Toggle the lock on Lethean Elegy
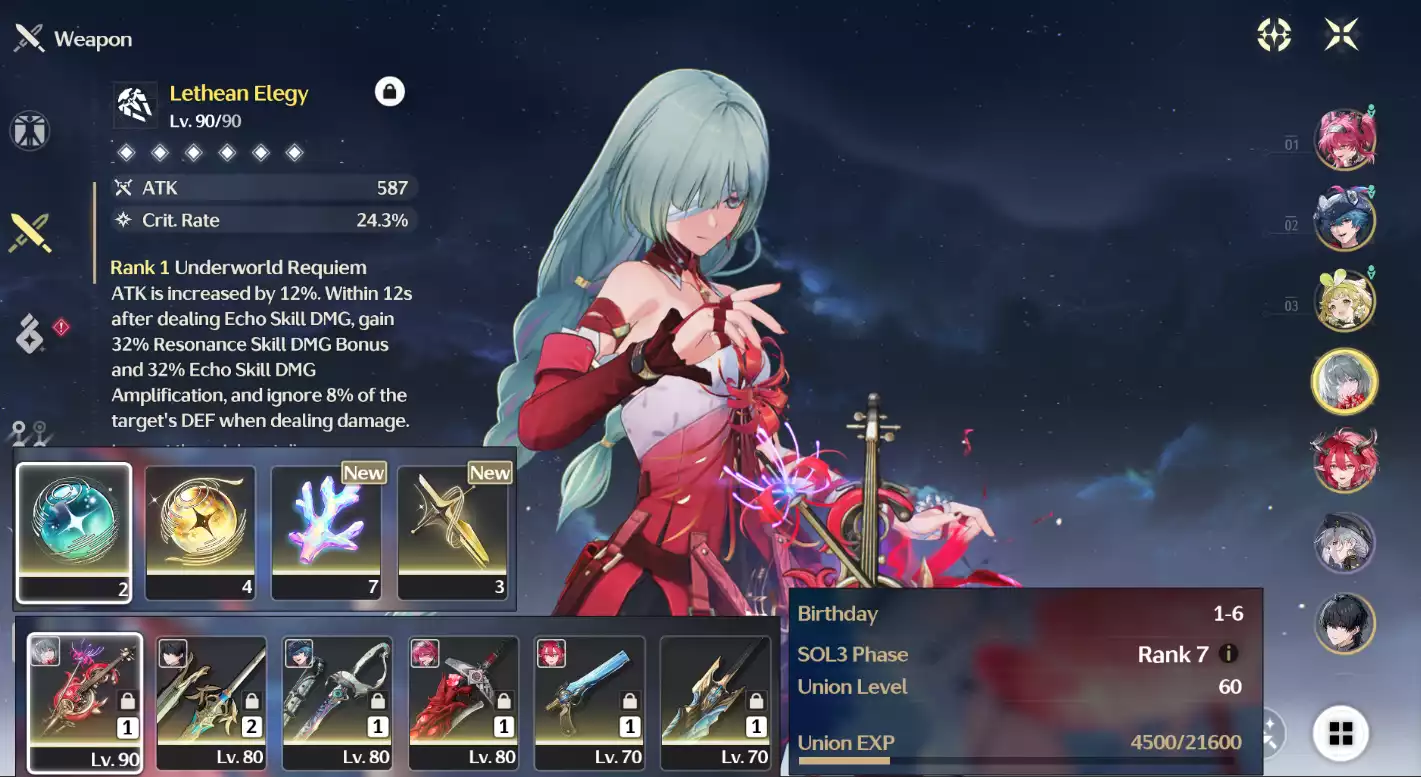This screenshot has width=1421, height=777. pos(390,91)
